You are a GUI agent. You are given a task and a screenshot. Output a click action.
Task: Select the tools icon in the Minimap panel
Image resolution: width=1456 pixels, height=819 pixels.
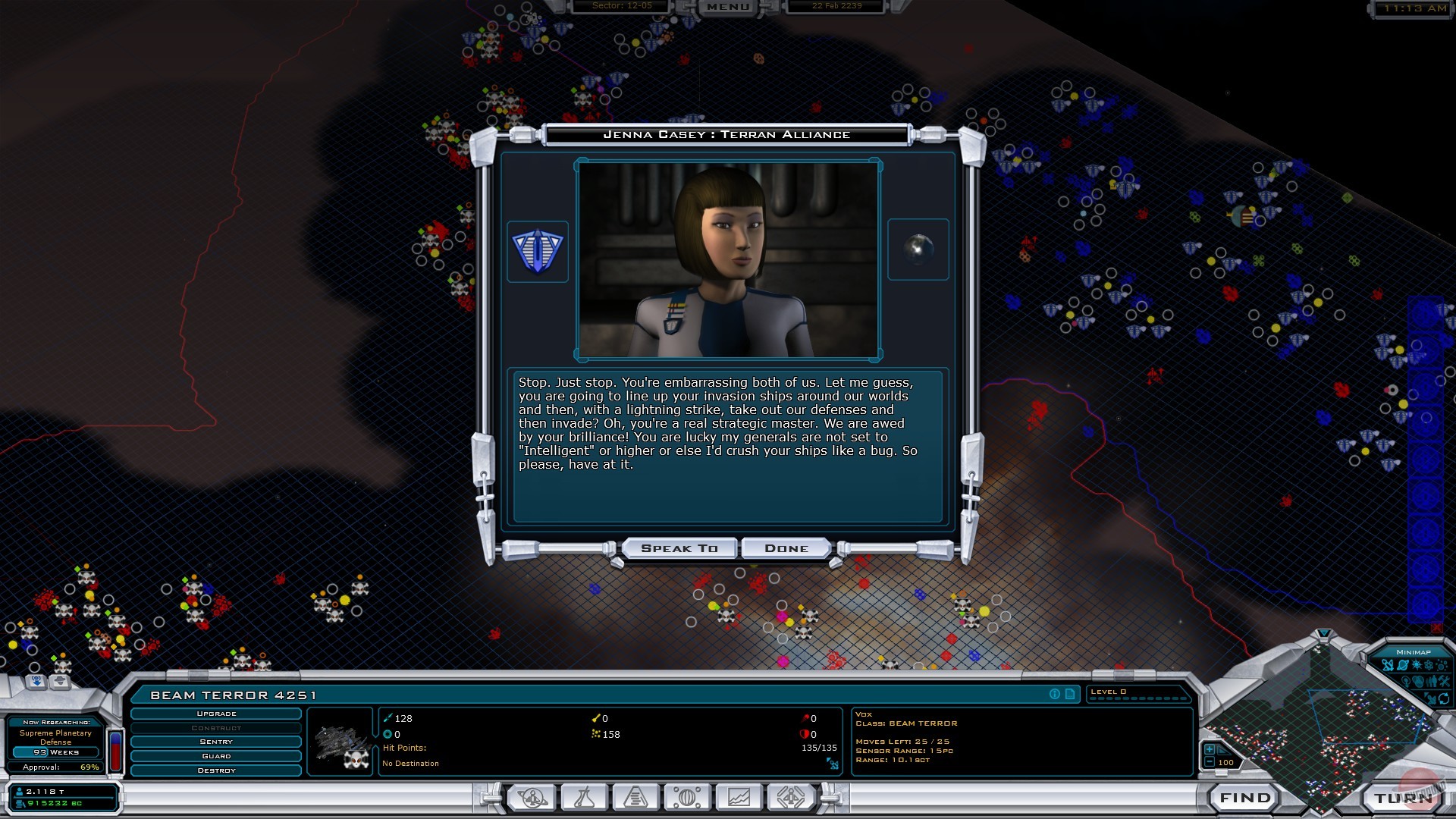[1445, 682]
